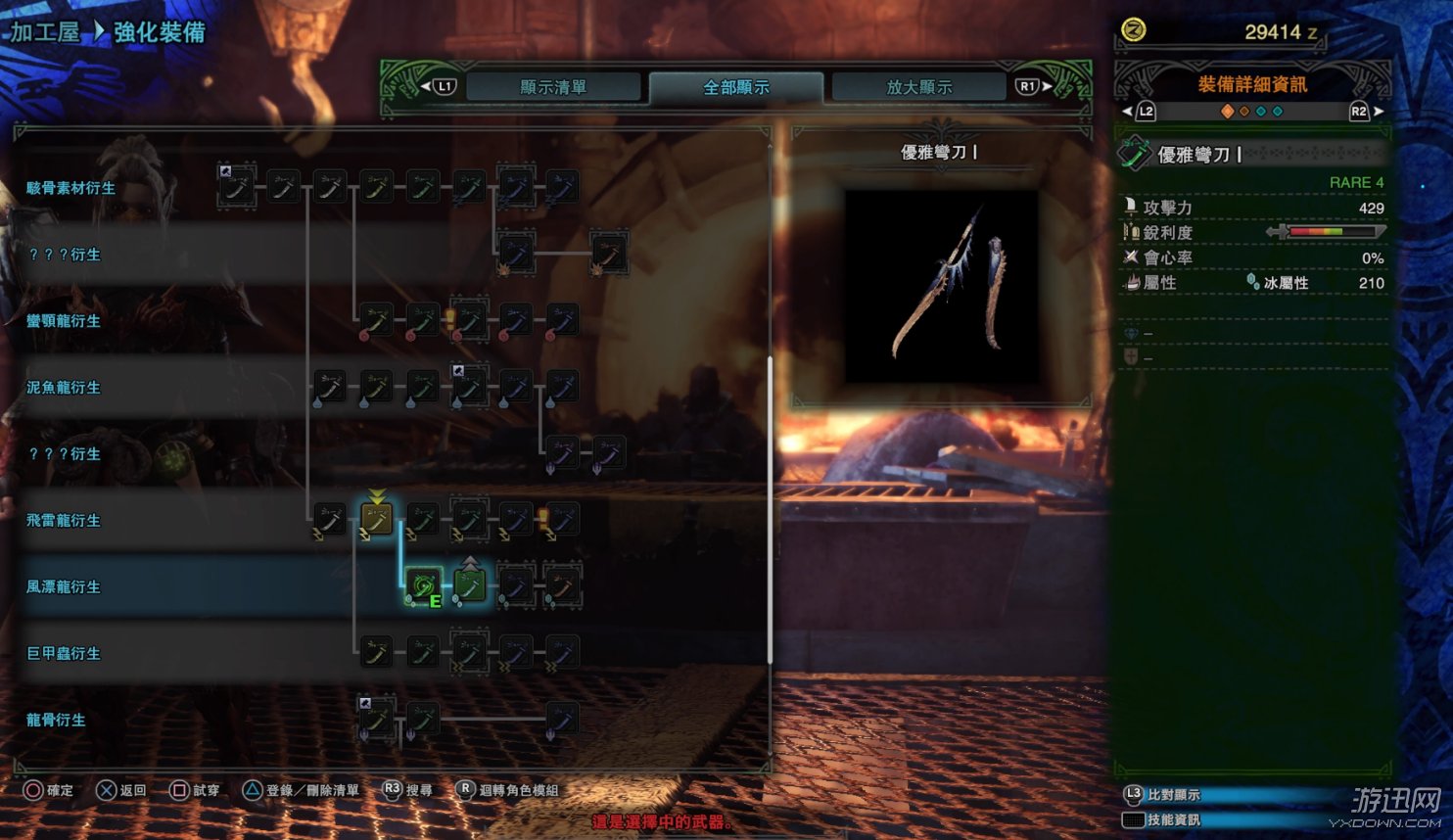This screenshot has height=840, width=1453.
Task: Open the 優雅彎刀 I weapon preview image
Action: pyautogui.click(x=941, y=286)
